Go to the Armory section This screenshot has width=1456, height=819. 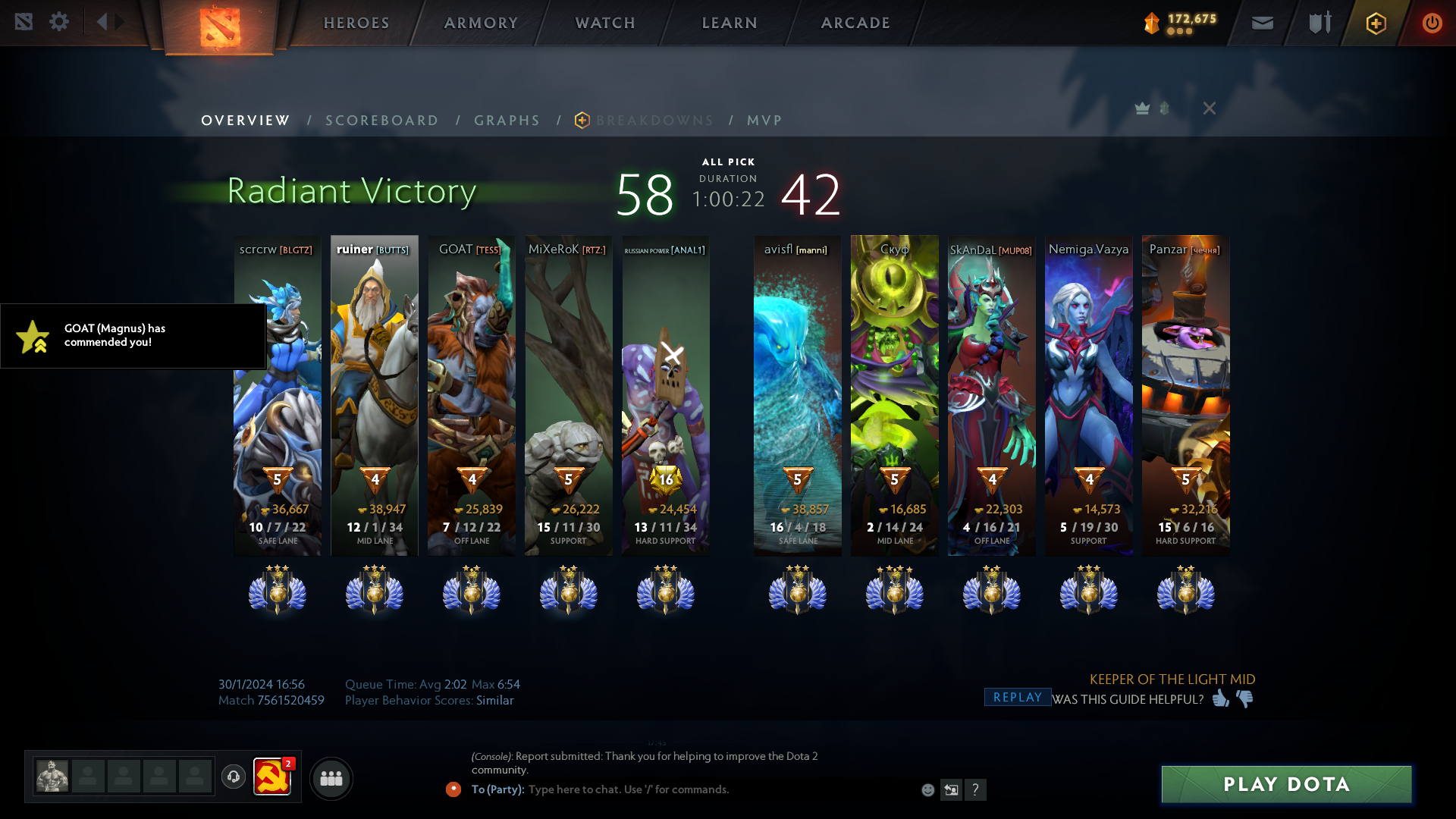(481, 23)
